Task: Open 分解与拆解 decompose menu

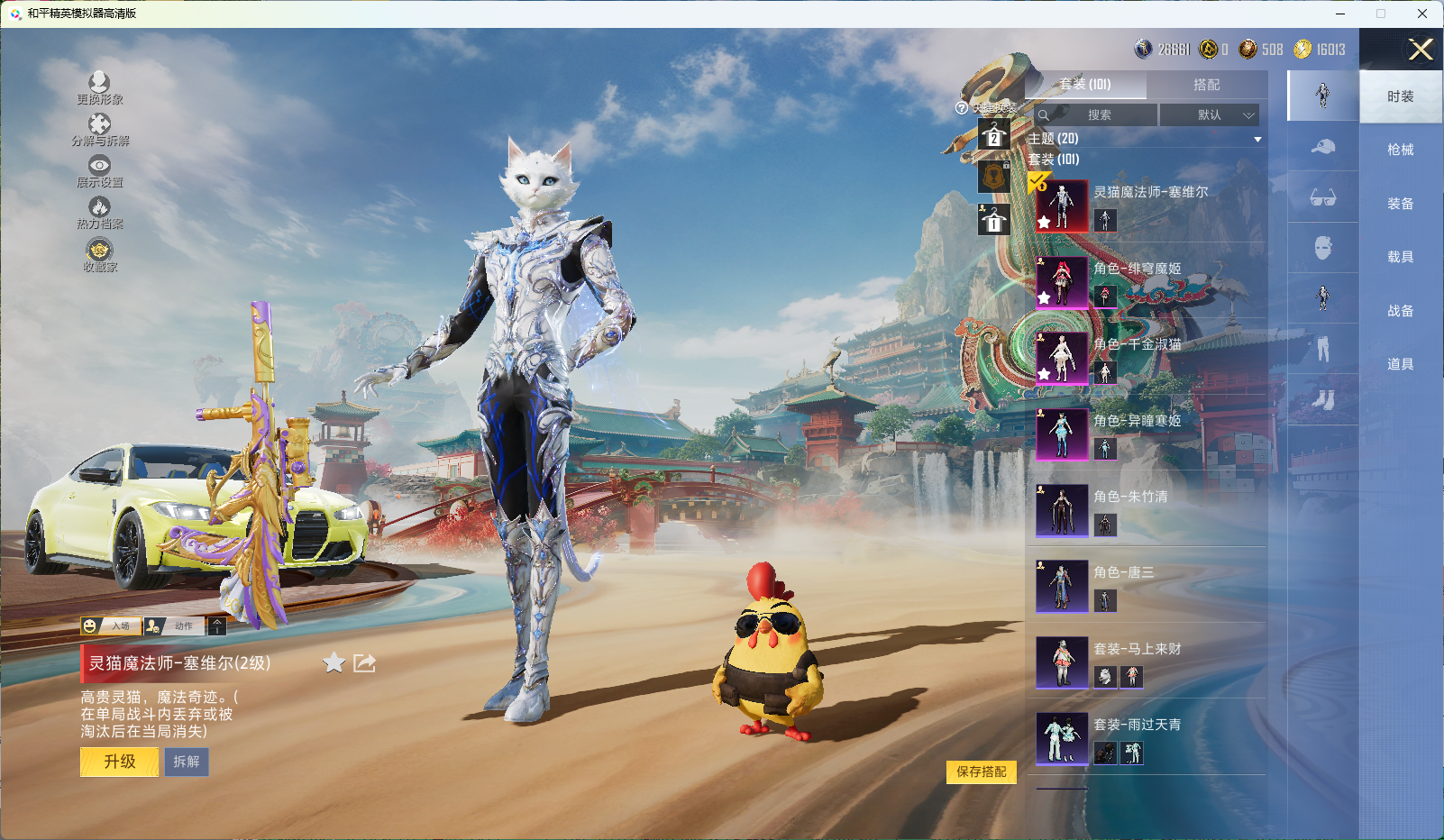Action: click(99, 129)
